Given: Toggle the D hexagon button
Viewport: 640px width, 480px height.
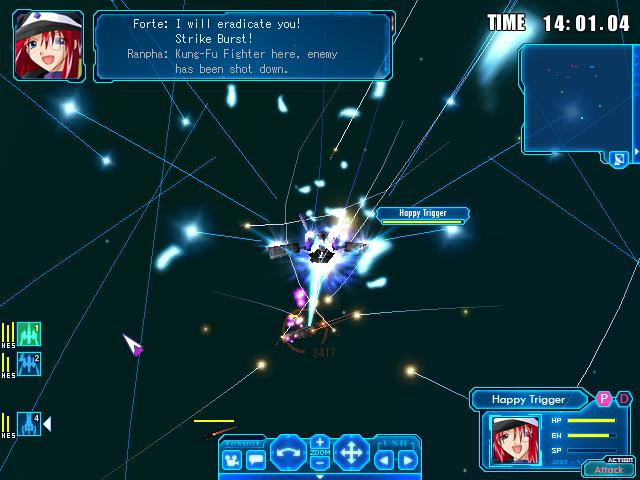Looking at the screenshot, I should click(622, 398).
